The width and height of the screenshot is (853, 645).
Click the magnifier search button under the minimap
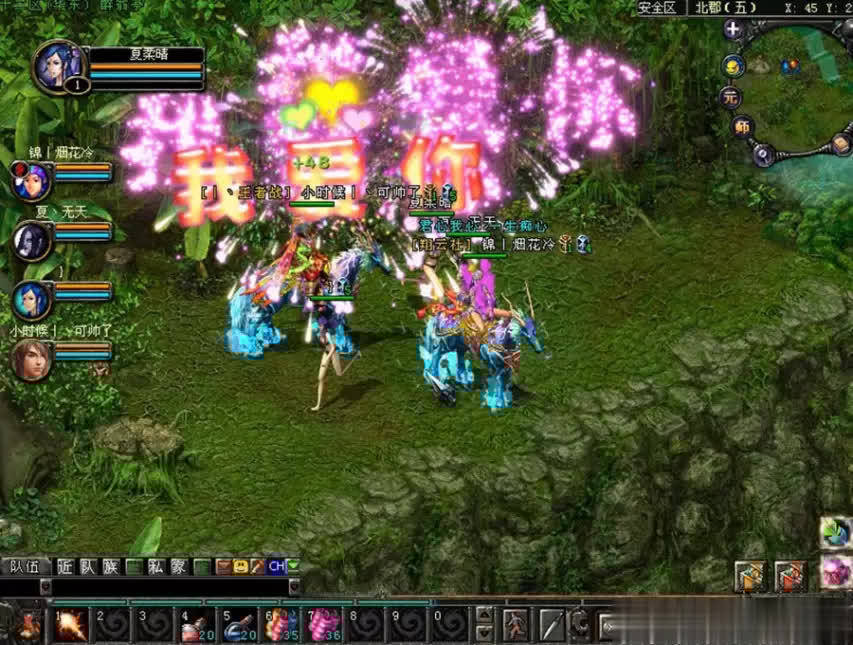pos(763,154)
